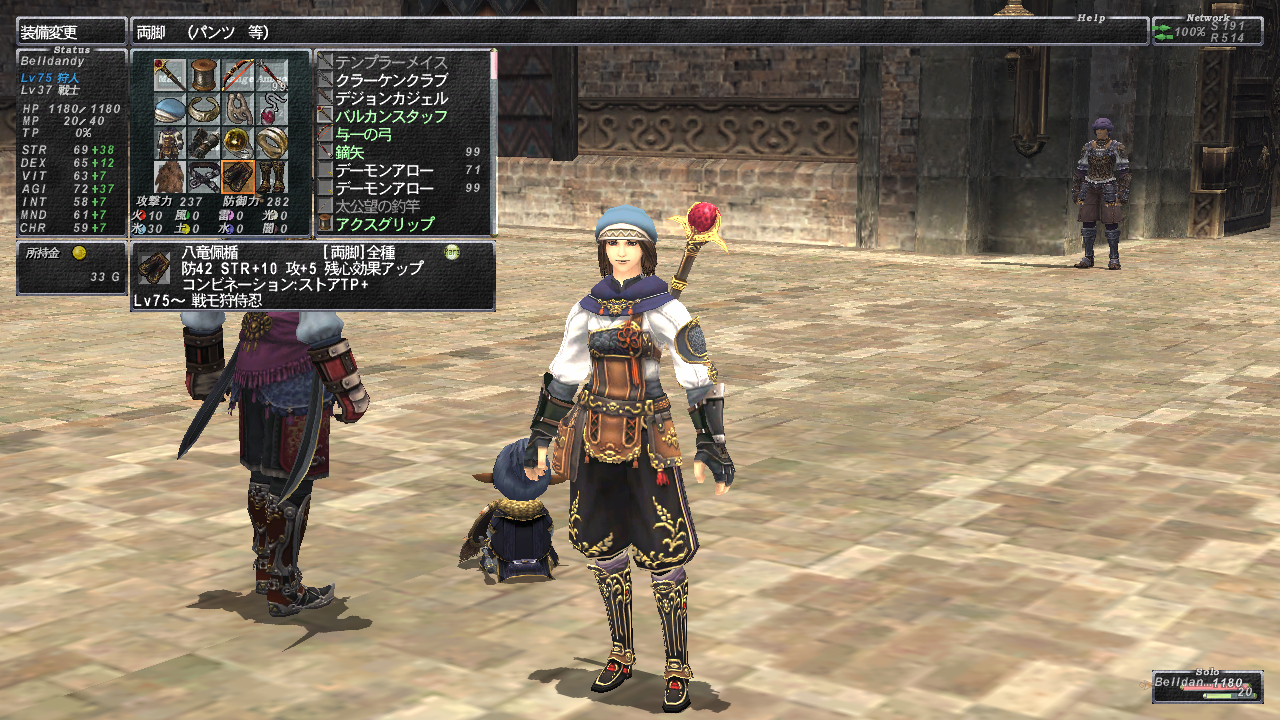Screen dimensions: 1280x720
Task: Select the belt waist slot
Action: click(x=204, y=177)
